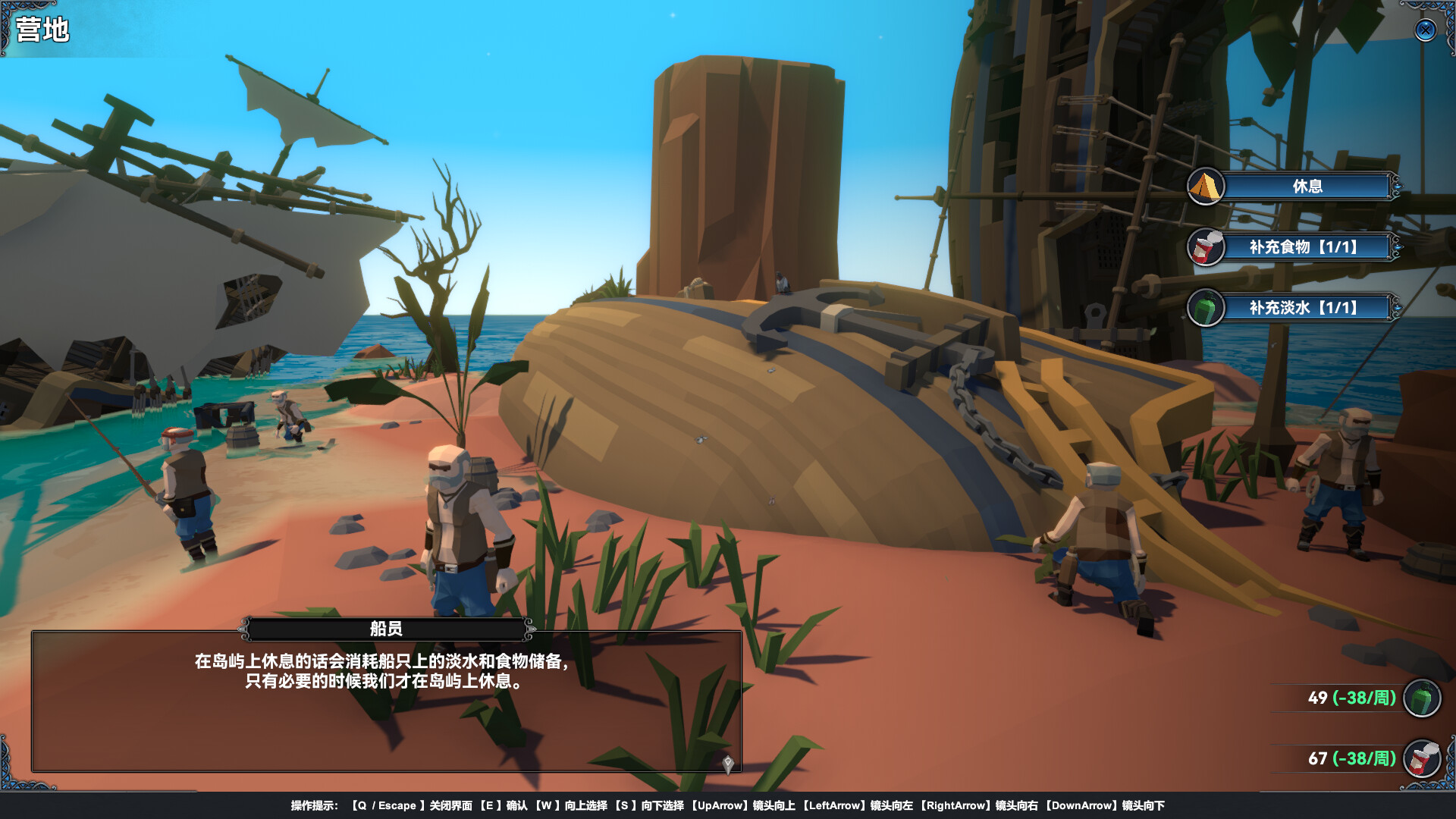The height and width of the screenshot is (819, 1456).
Task: Choose 补充淡水【1/1】 to restock fresh water
Action: coord(1308,309)
